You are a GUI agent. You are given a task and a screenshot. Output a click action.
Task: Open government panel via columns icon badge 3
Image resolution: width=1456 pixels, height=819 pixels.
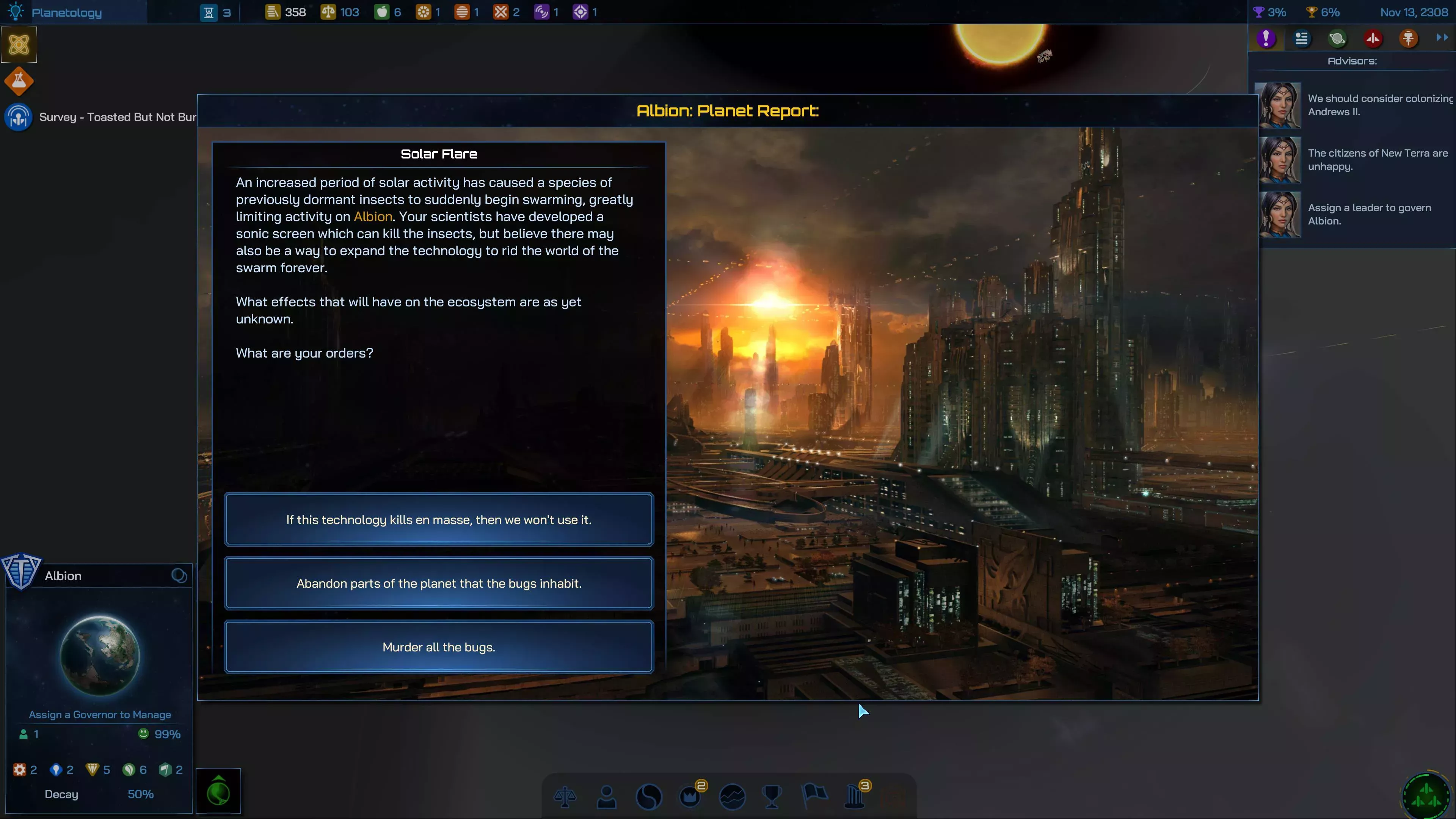pos(855,797)
